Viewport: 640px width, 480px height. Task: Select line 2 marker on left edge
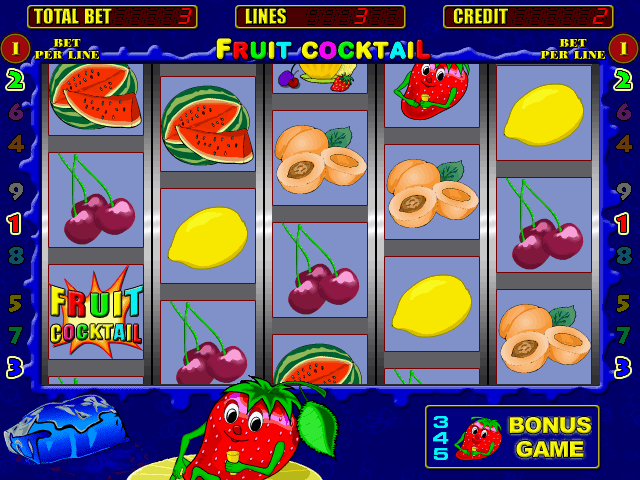pos(15,80)
